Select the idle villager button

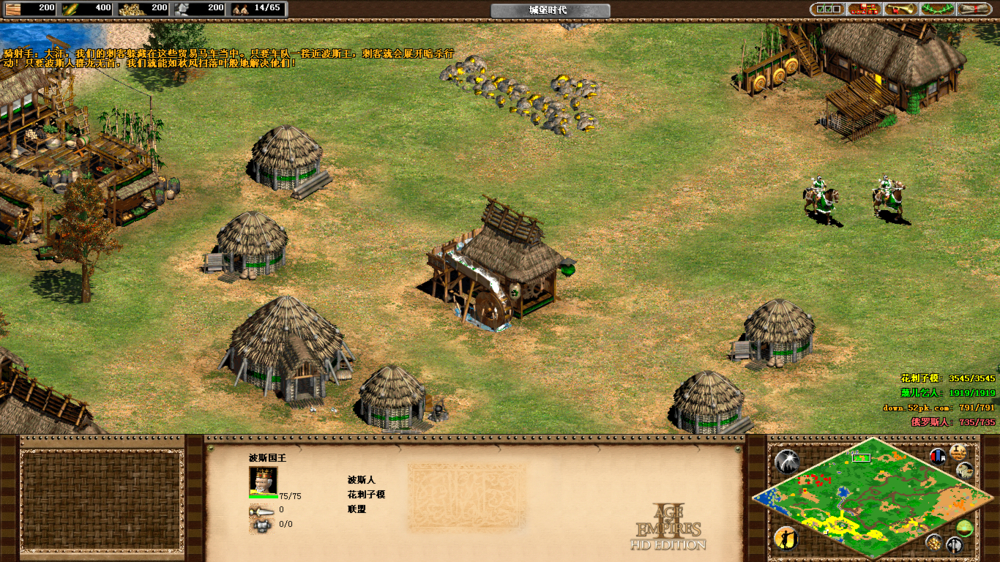pyautogui.click(x=786, y=538)
